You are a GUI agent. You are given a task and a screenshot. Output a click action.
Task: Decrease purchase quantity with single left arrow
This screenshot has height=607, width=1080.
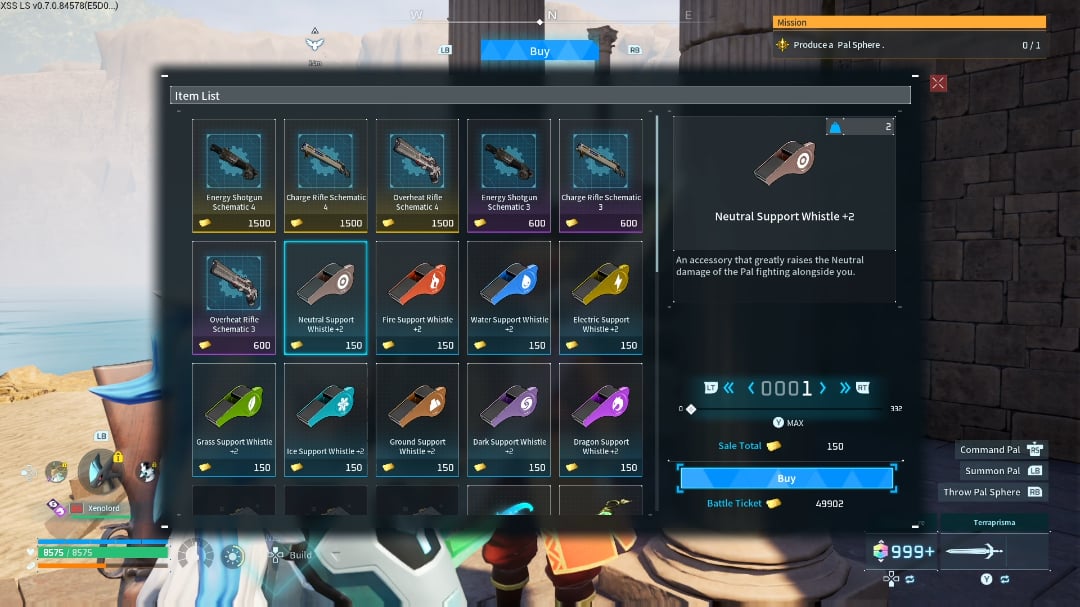pyautogui.click(x=752, y=388)
